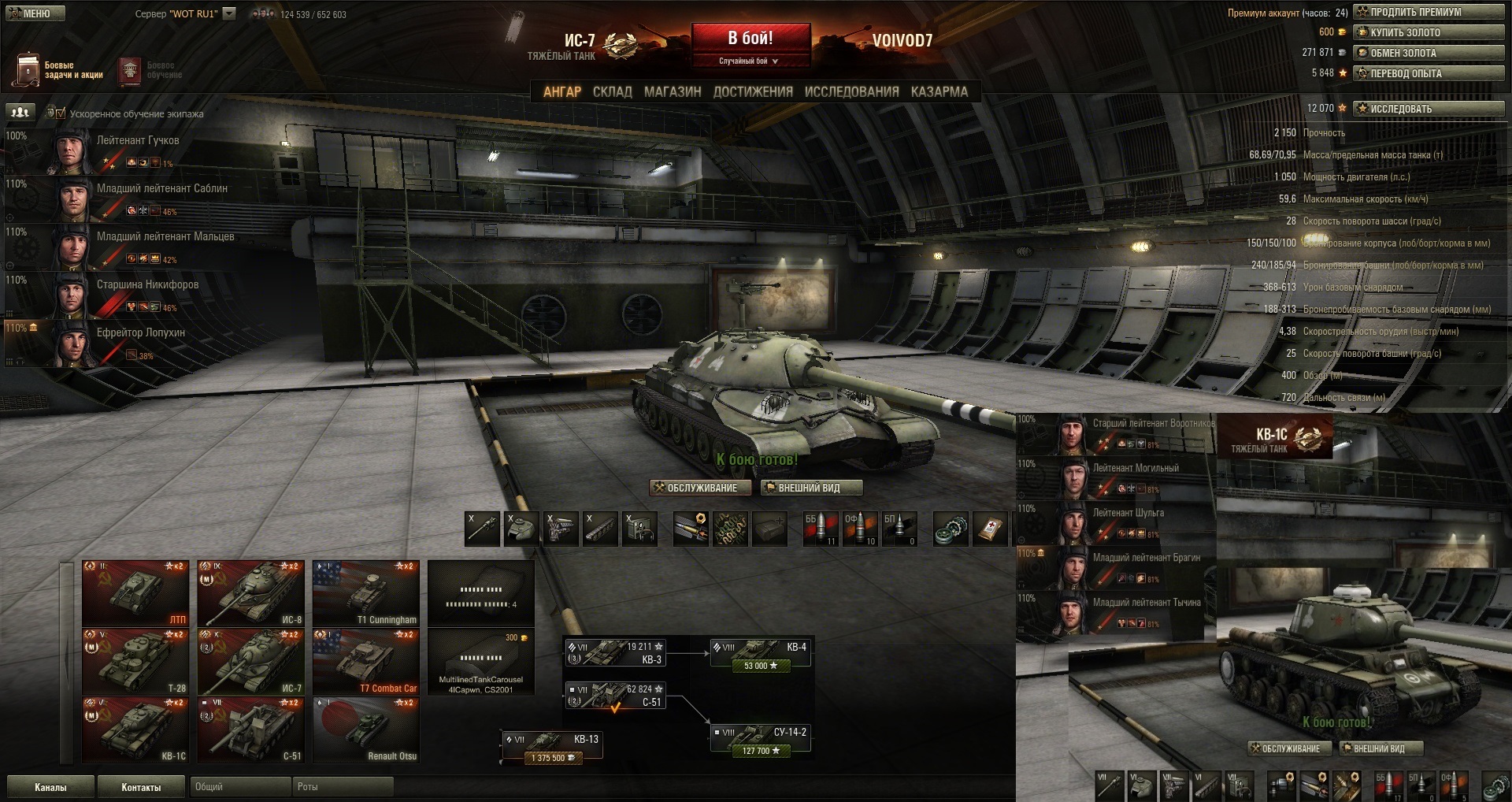Go to the ДОСТИЖЕНИЯ tab
This screenshot has width=1512, height=802.
pyautogui.click(x=753, y=92)
